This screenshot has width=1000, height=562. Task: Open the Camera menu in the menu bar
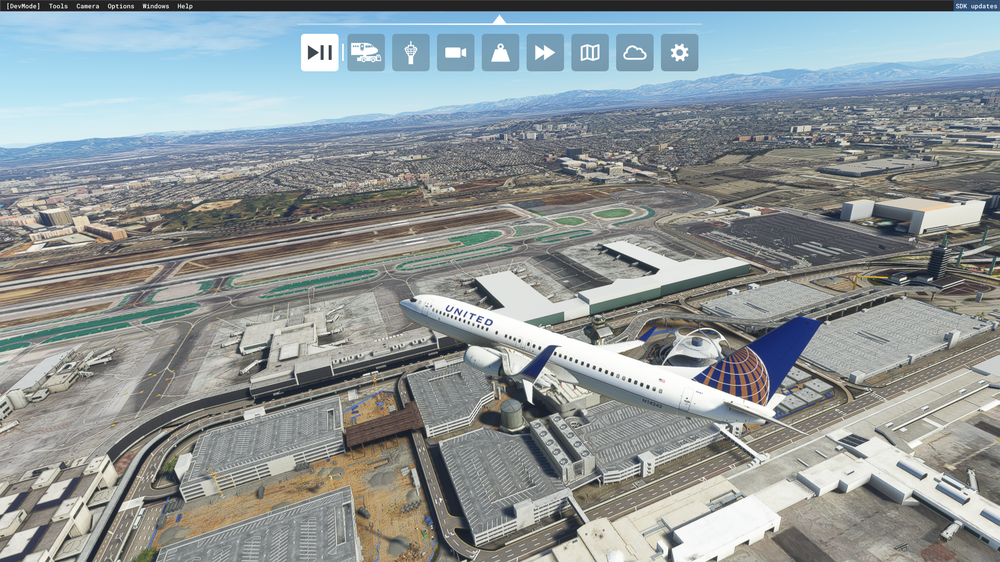click(x=88, y=6)
